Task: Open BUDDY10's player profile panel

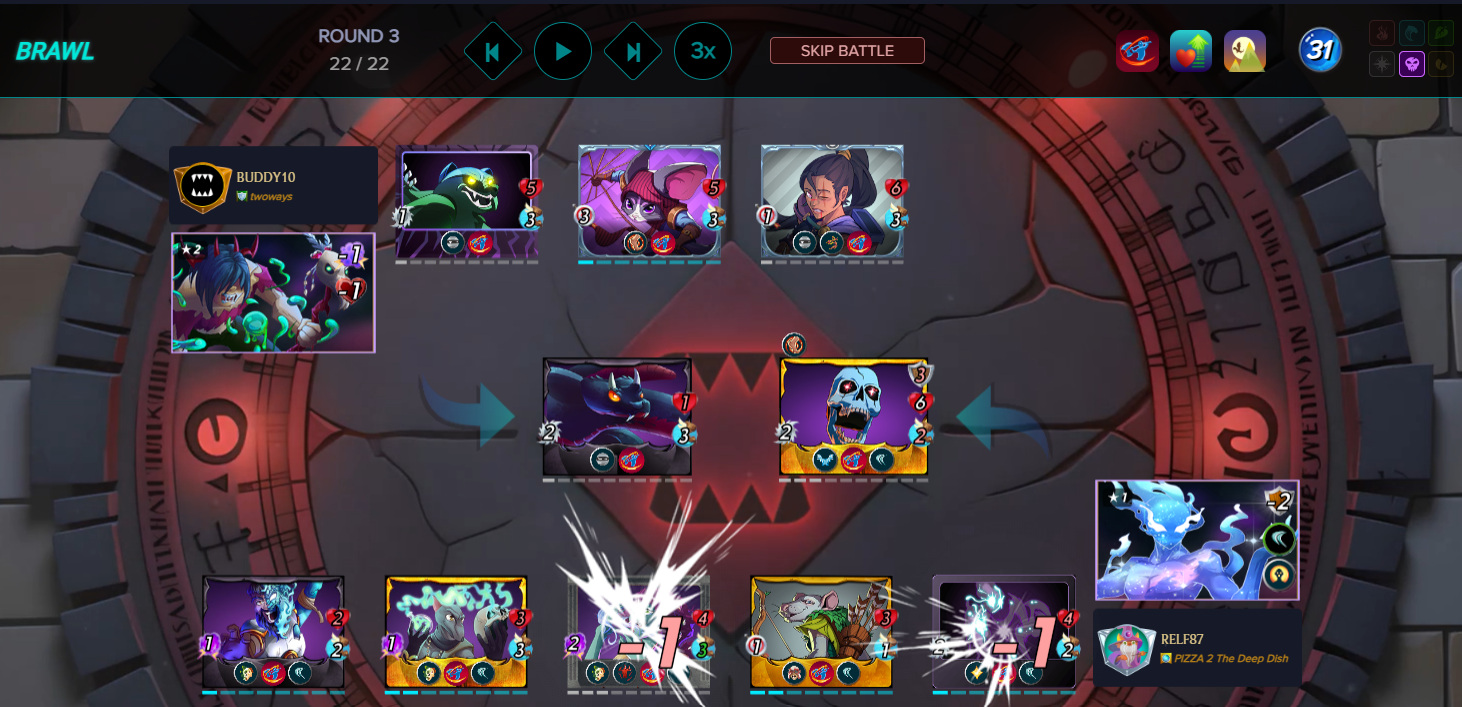Action: 273,186
